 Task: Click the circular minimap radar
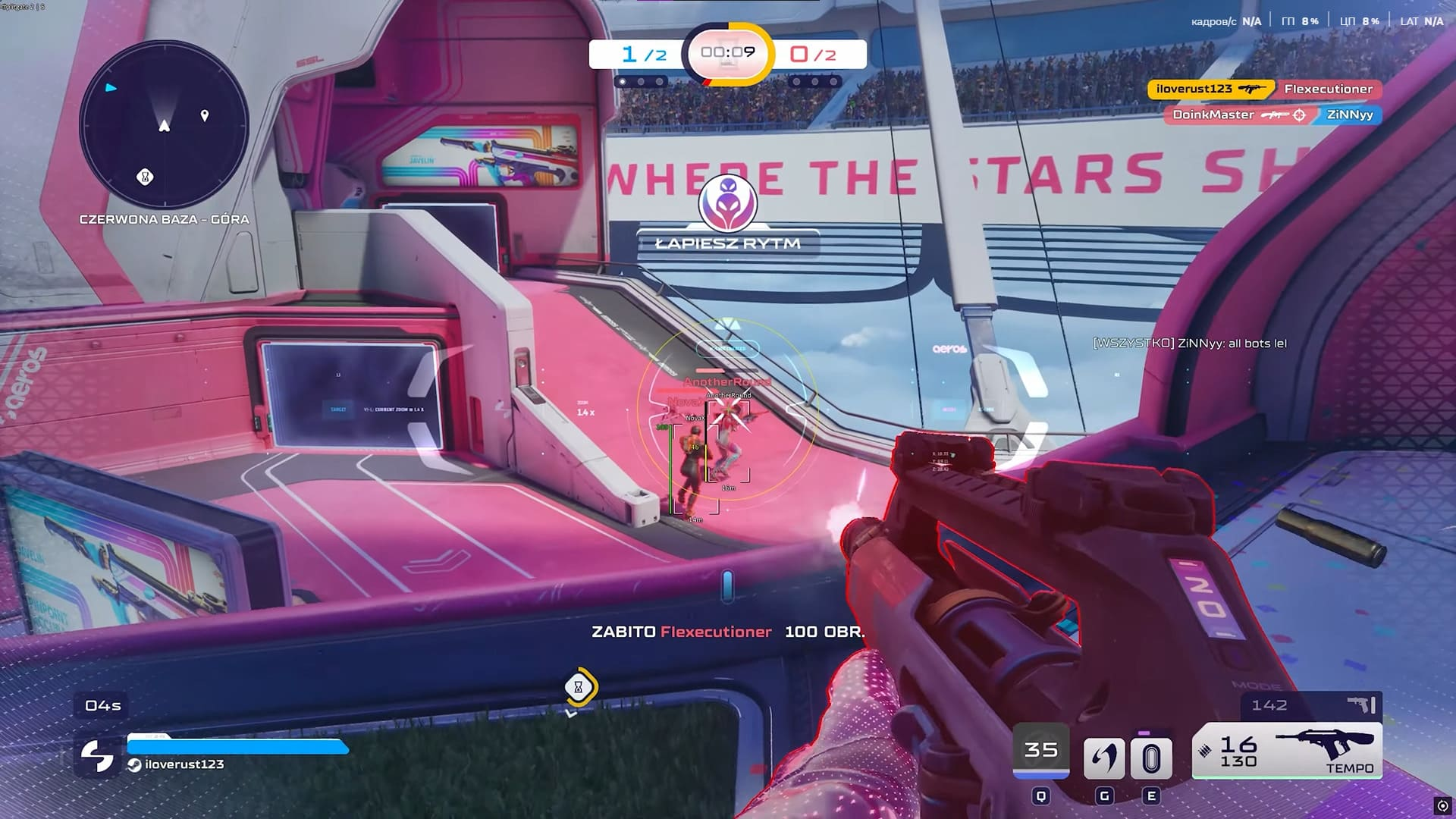point(164,125)
